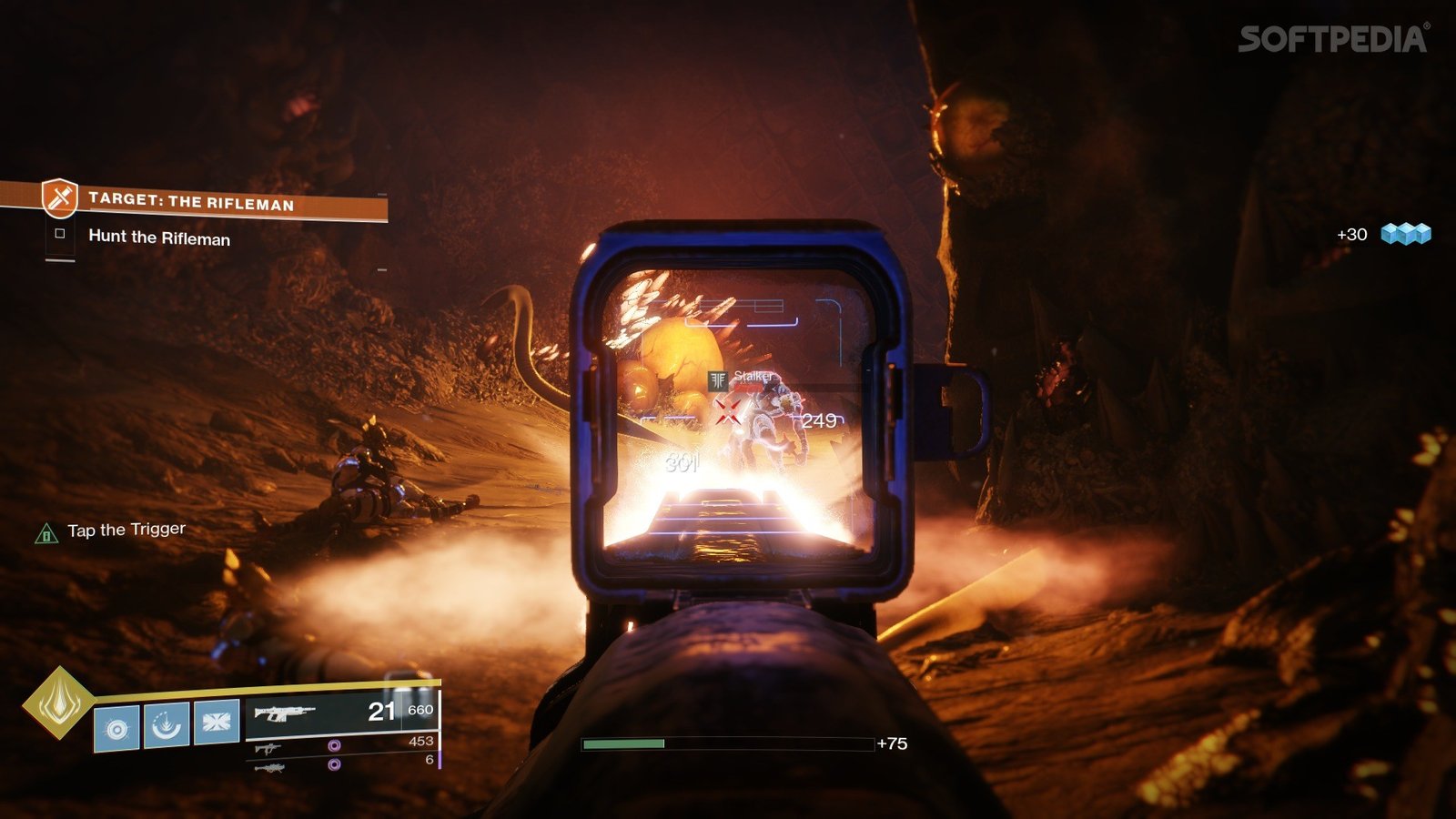Screen dimensions: 1456x819
Task: Open the Tap the Trigger notification
Action: [x=126, y=530]
